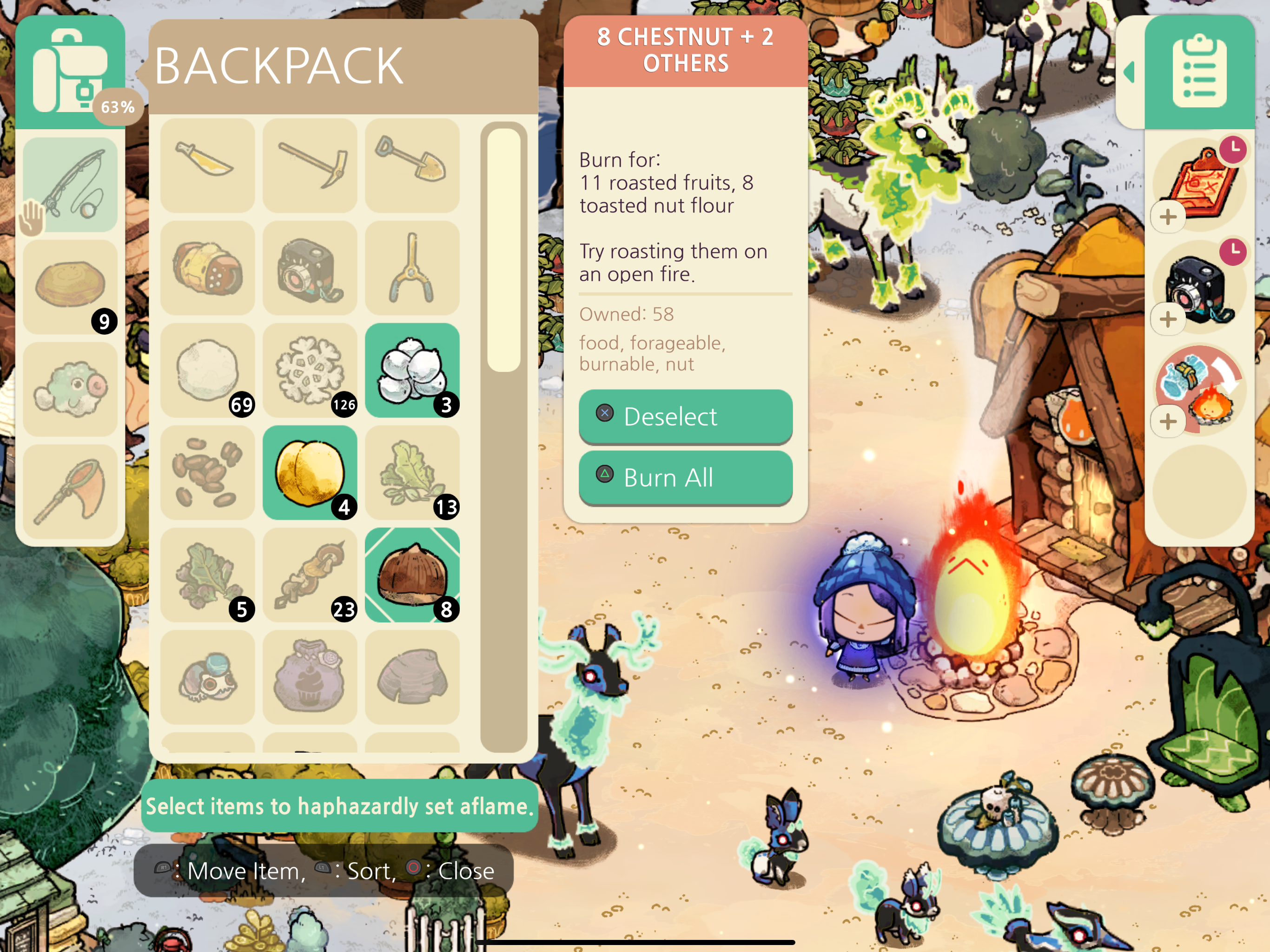Select the shovel slot
The image size is (1270, 952).
click(x=412, y=166)
